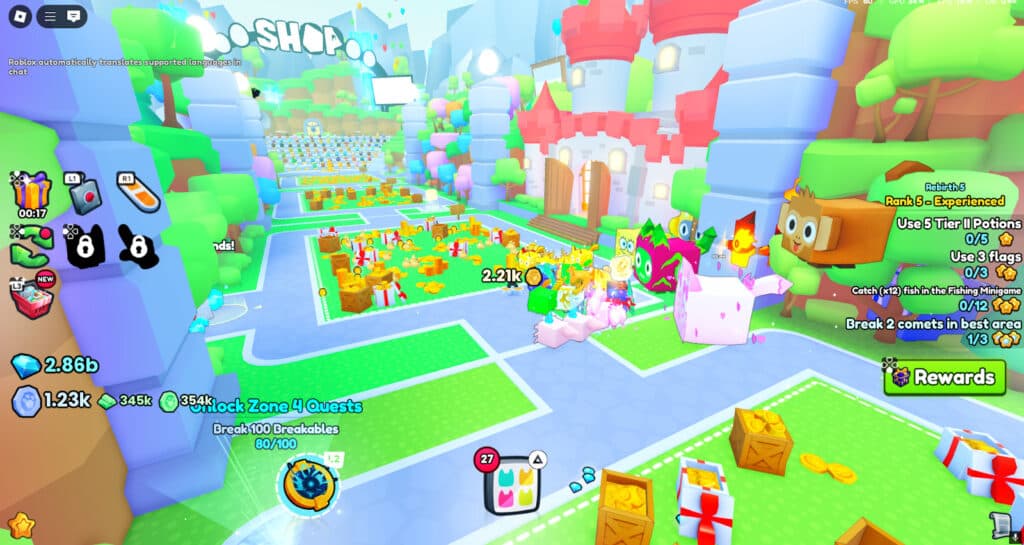Toggle the Roblox chat window
The height and width of the screenshot is (545, 1024).
pos(74,17)
